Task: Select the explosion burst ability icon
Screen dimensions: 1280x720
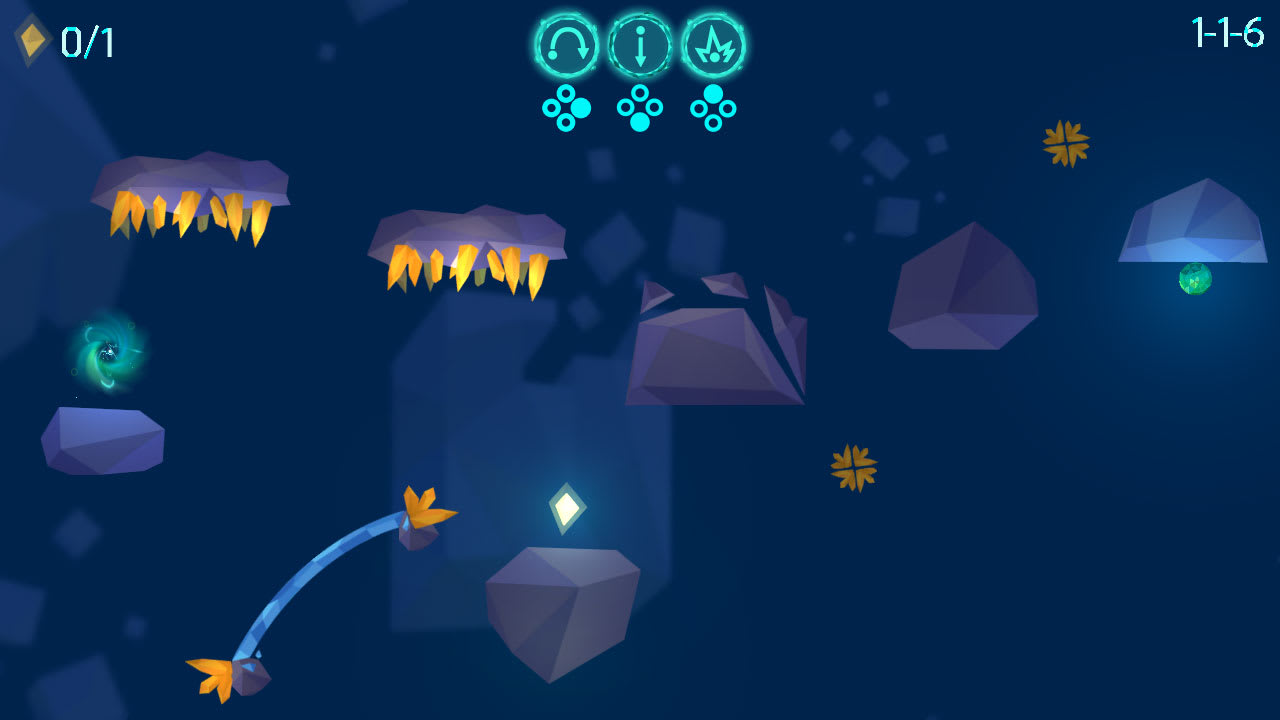Action: click(712, 45)
